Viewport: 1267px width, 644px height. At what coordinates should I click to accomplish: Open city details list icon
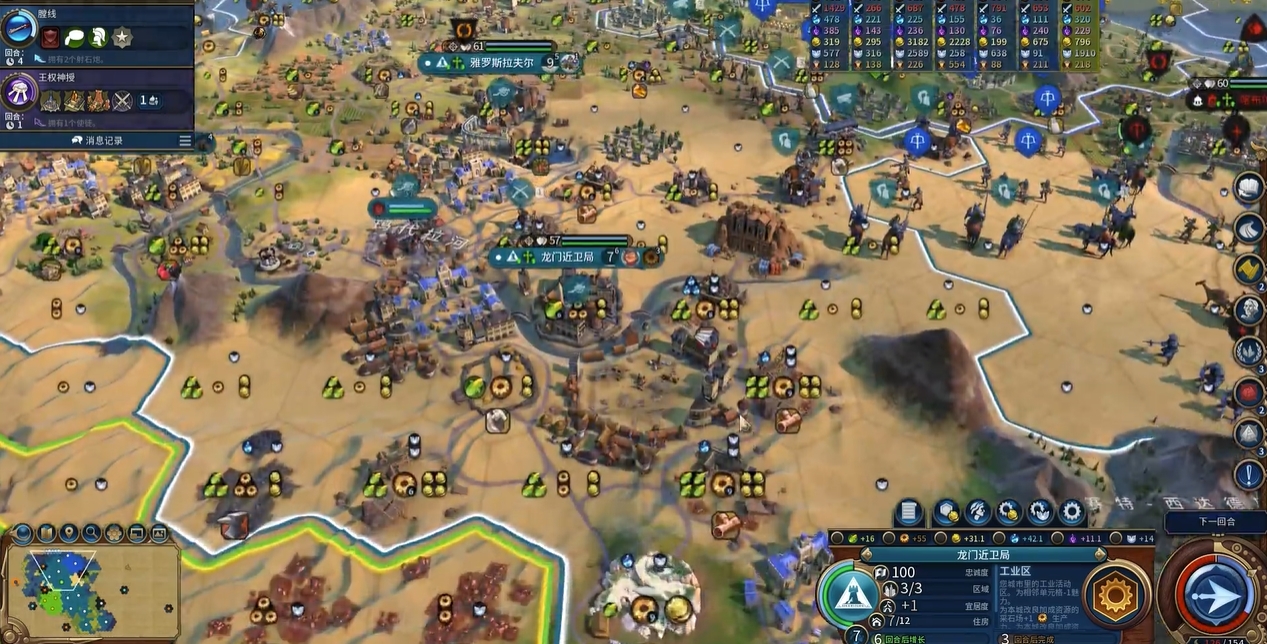(908, 513)
